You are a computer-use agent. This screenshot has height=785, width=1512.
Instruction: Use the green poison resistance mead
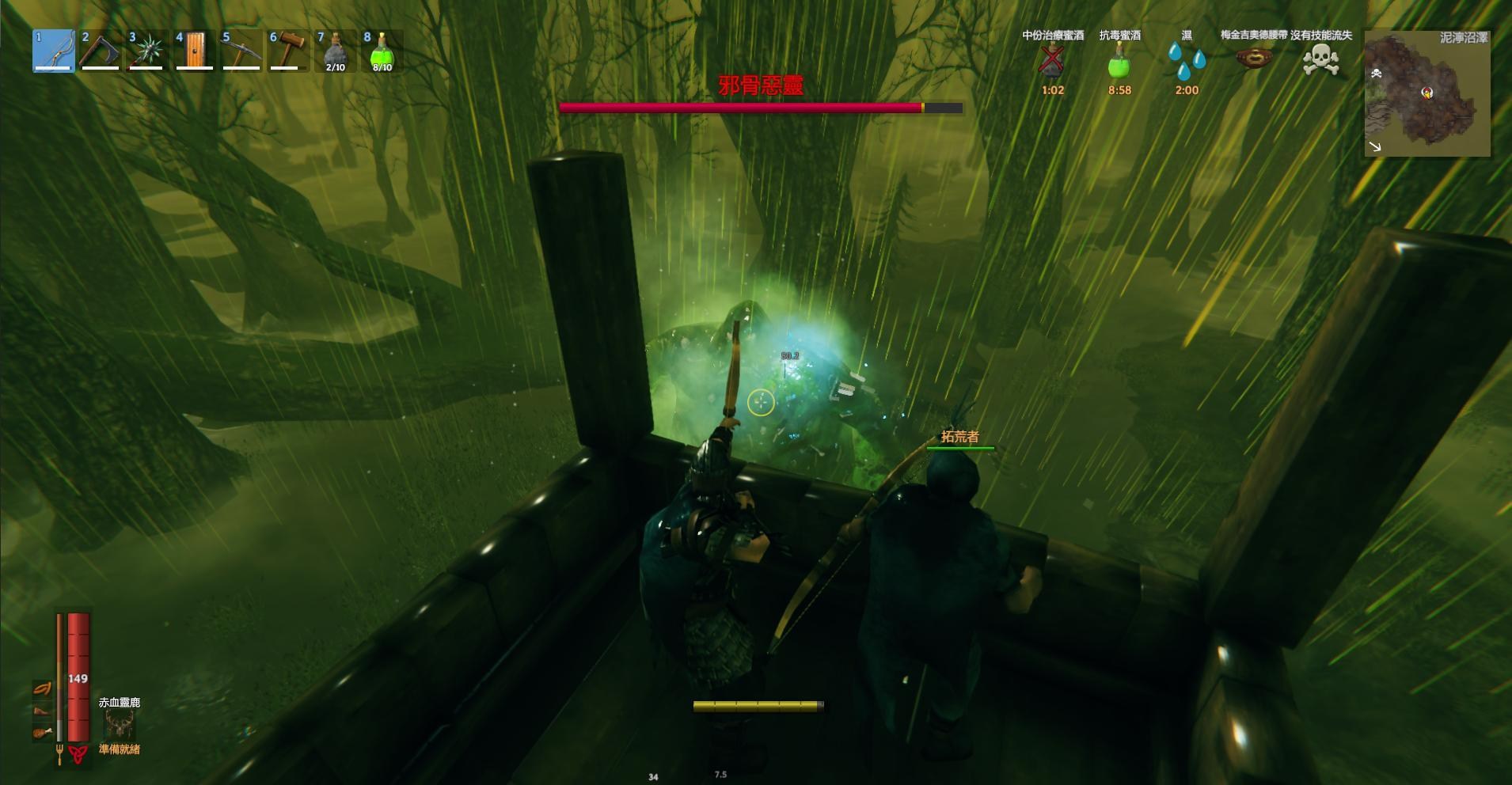[x=382, y=51]
